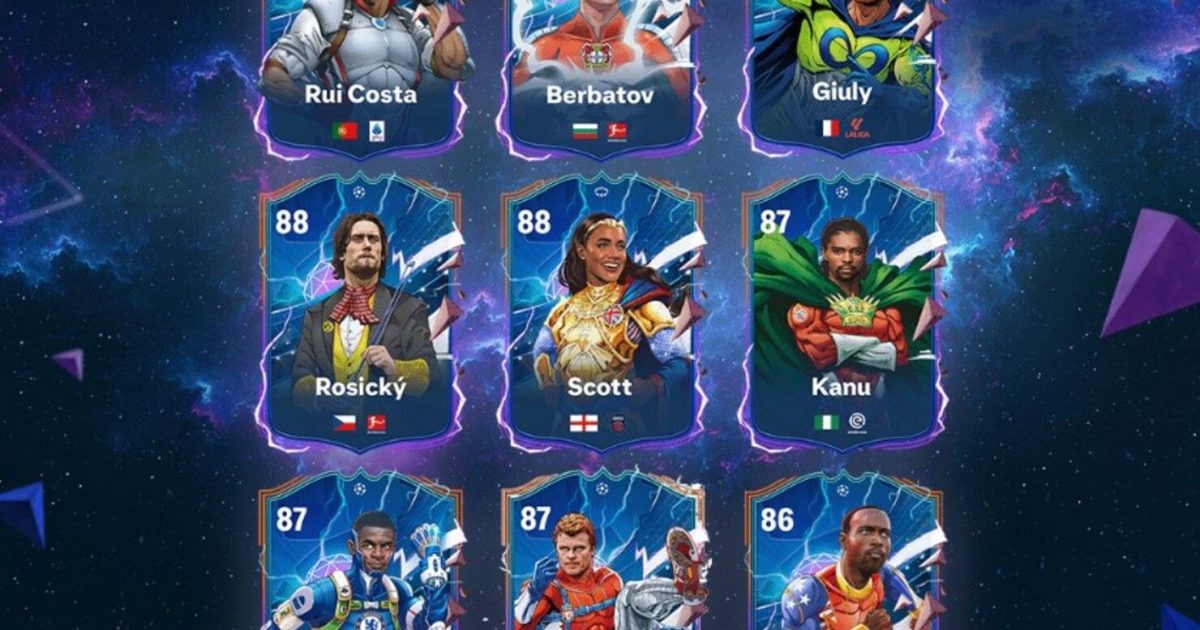Choose the Berbatov player card

(x=600, y=70)
